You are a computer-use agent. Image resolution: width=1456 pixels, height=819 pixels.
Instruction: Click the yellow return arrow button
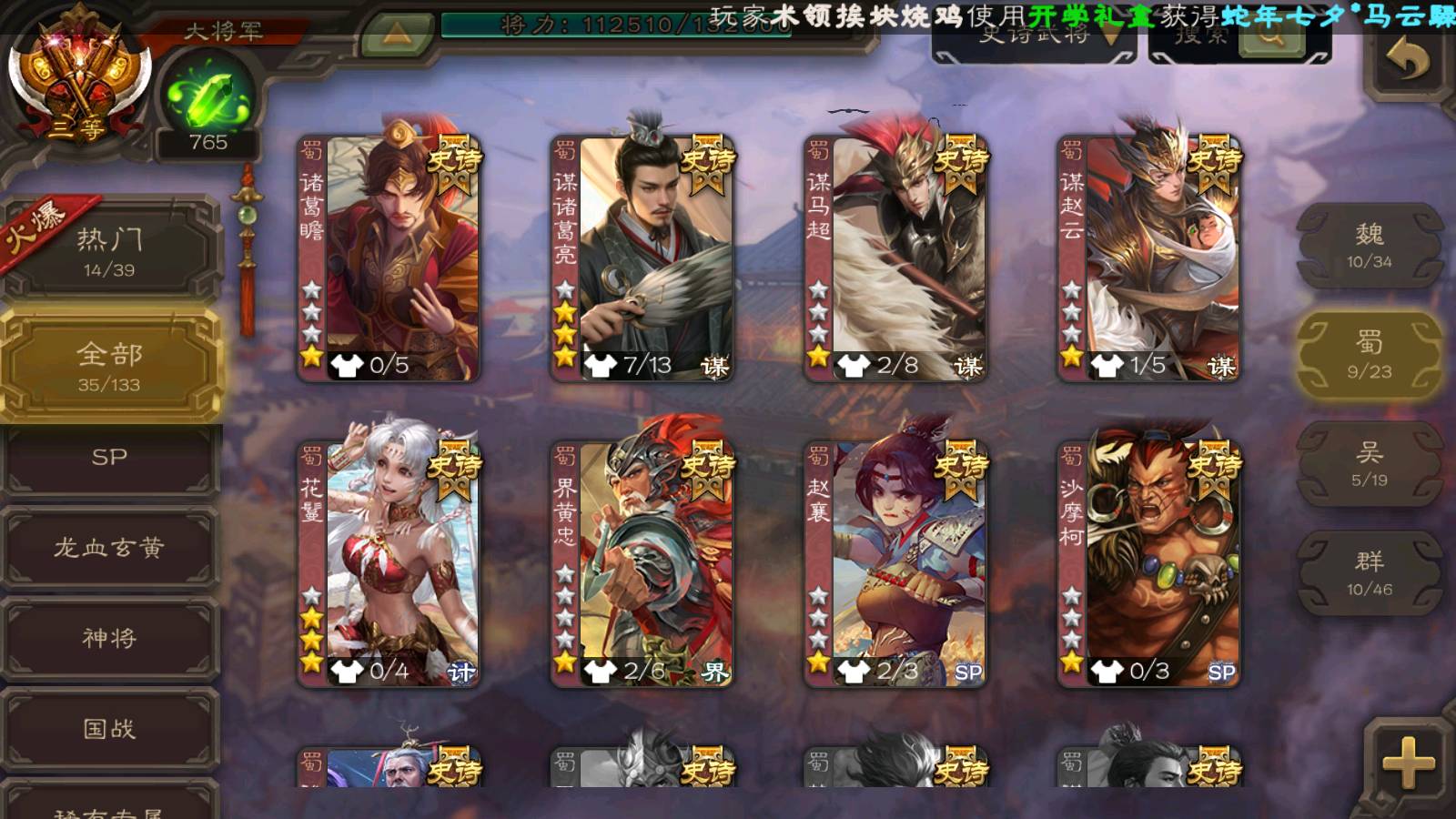tap(1407, 62)
